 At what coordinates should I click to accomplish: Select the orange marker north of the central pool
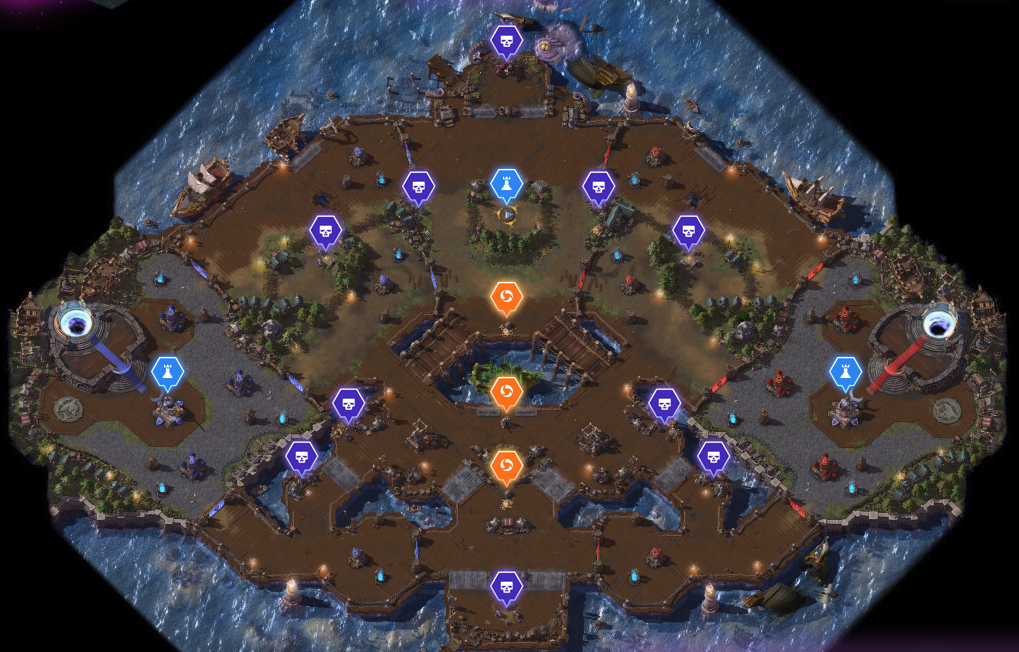tap(507, 297)
